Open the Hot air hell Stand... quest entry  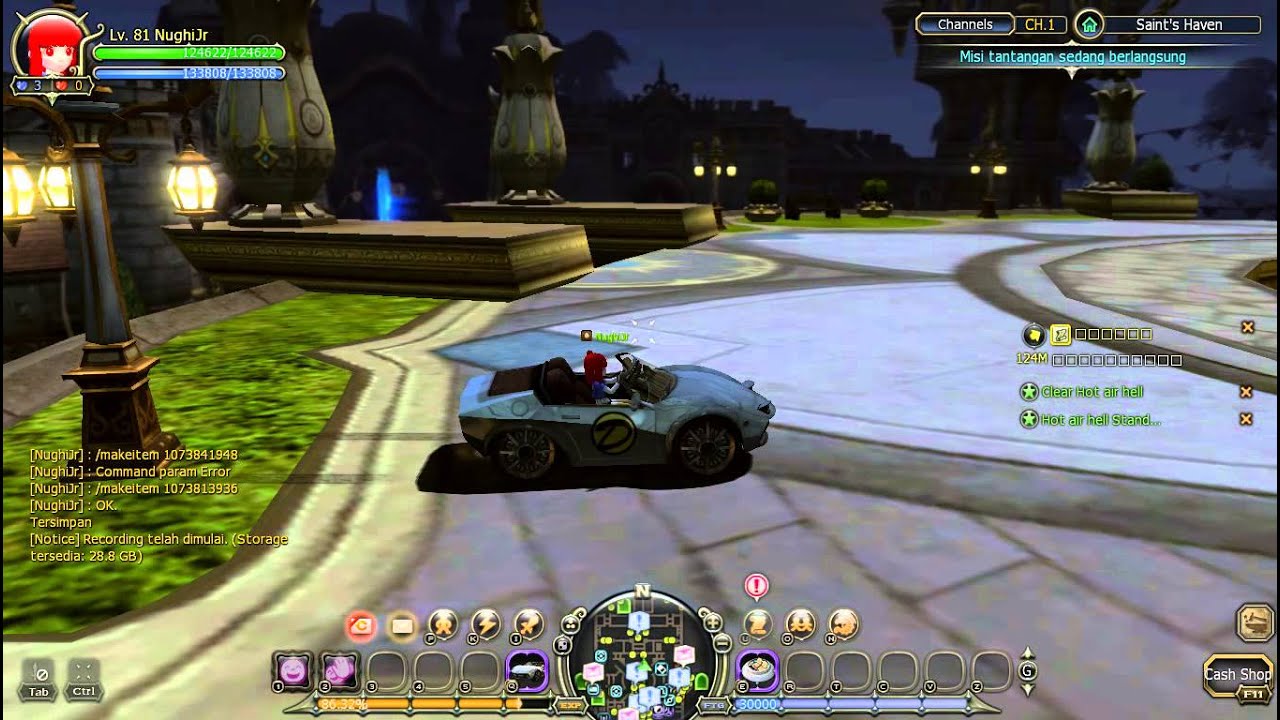1100,420
